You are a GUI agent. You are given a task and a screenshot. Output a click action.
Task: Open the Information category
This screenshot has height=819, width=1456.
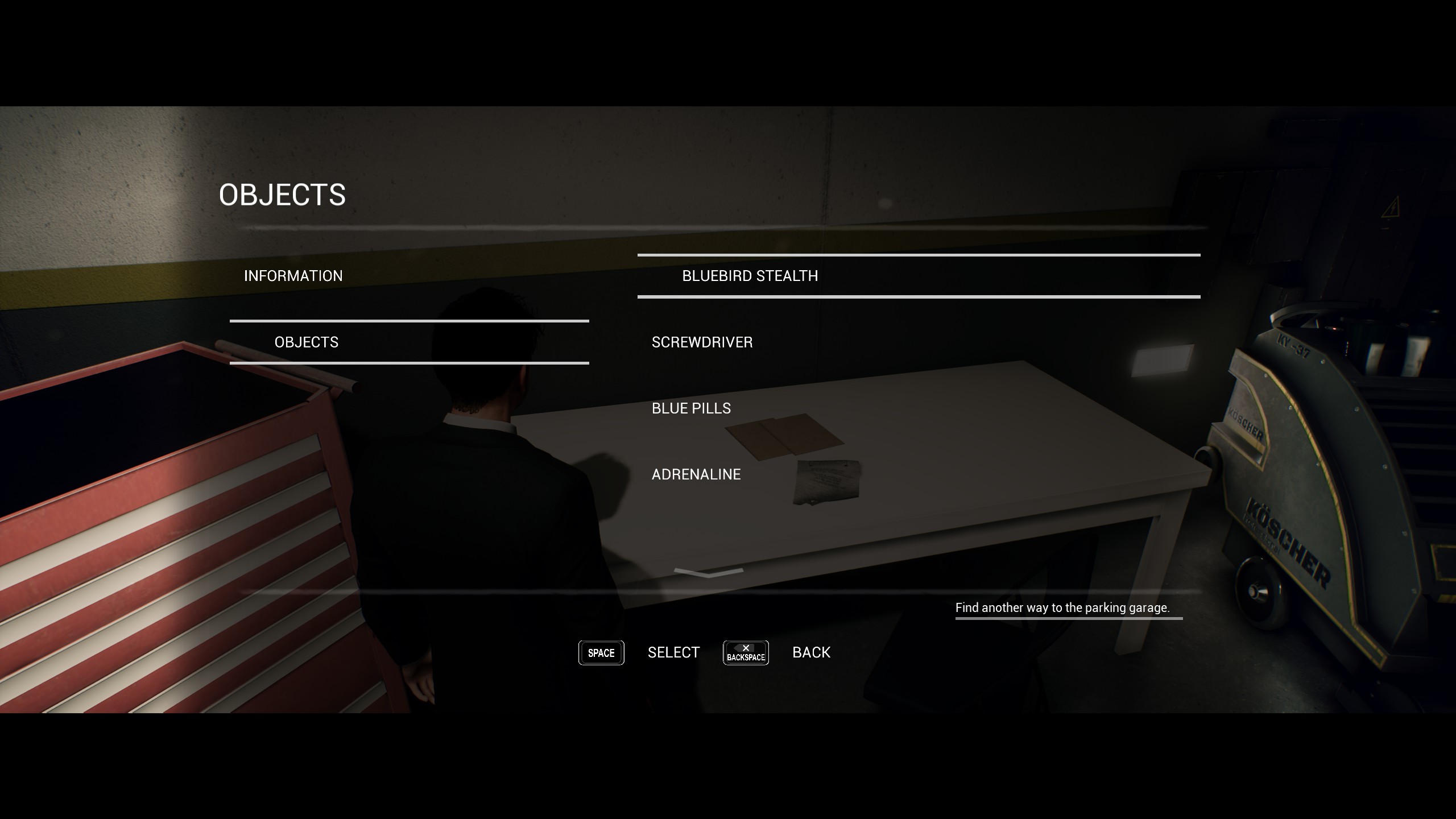click(x=293, y=276)
